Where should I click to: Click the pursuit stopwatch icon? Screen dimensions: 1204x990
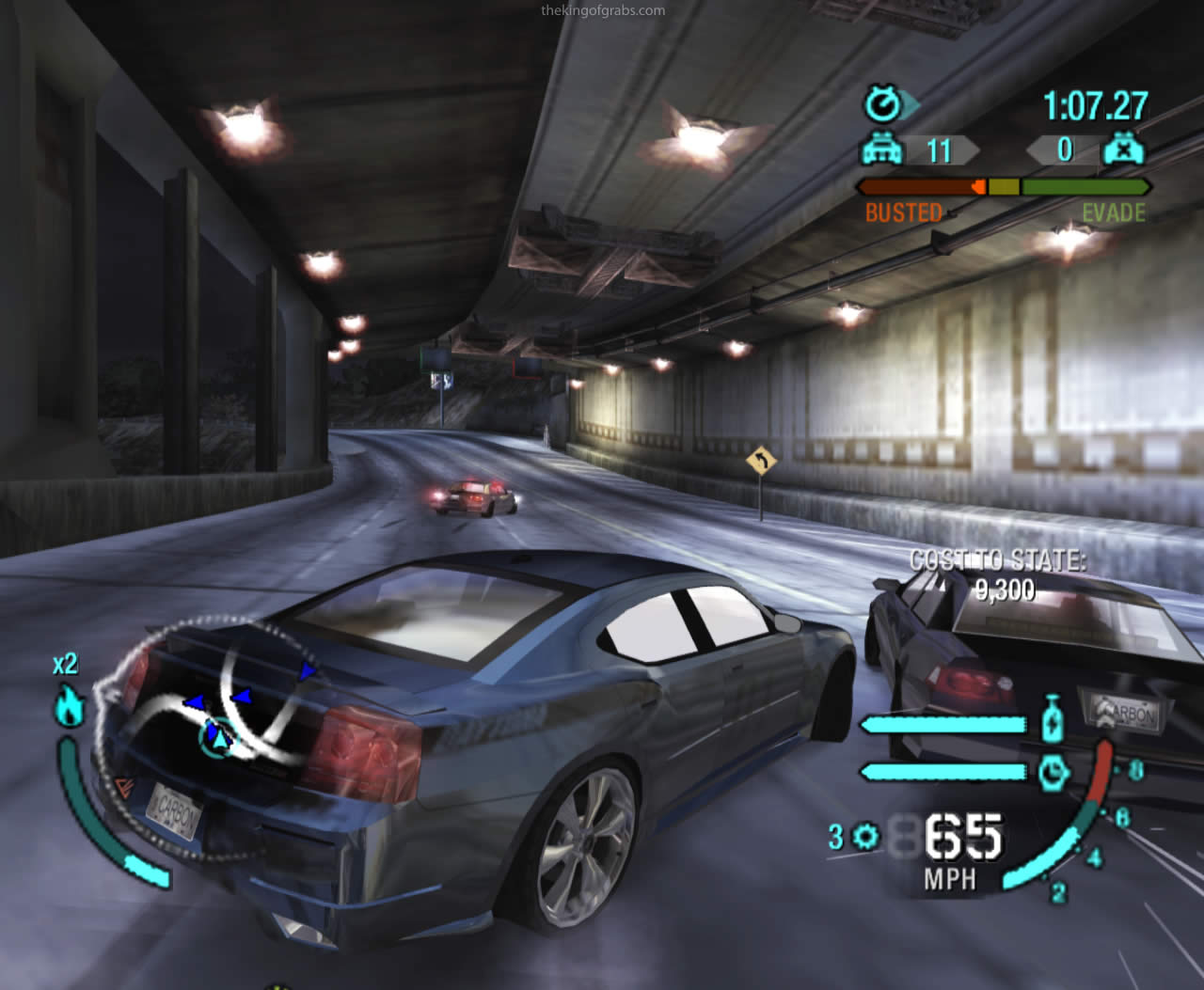pyautogui.click(x=882, y=103)
